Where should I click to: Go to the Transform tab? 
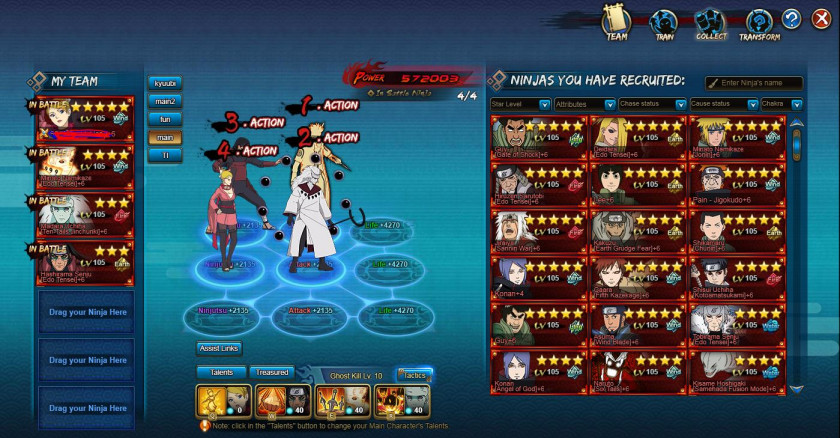759,23
